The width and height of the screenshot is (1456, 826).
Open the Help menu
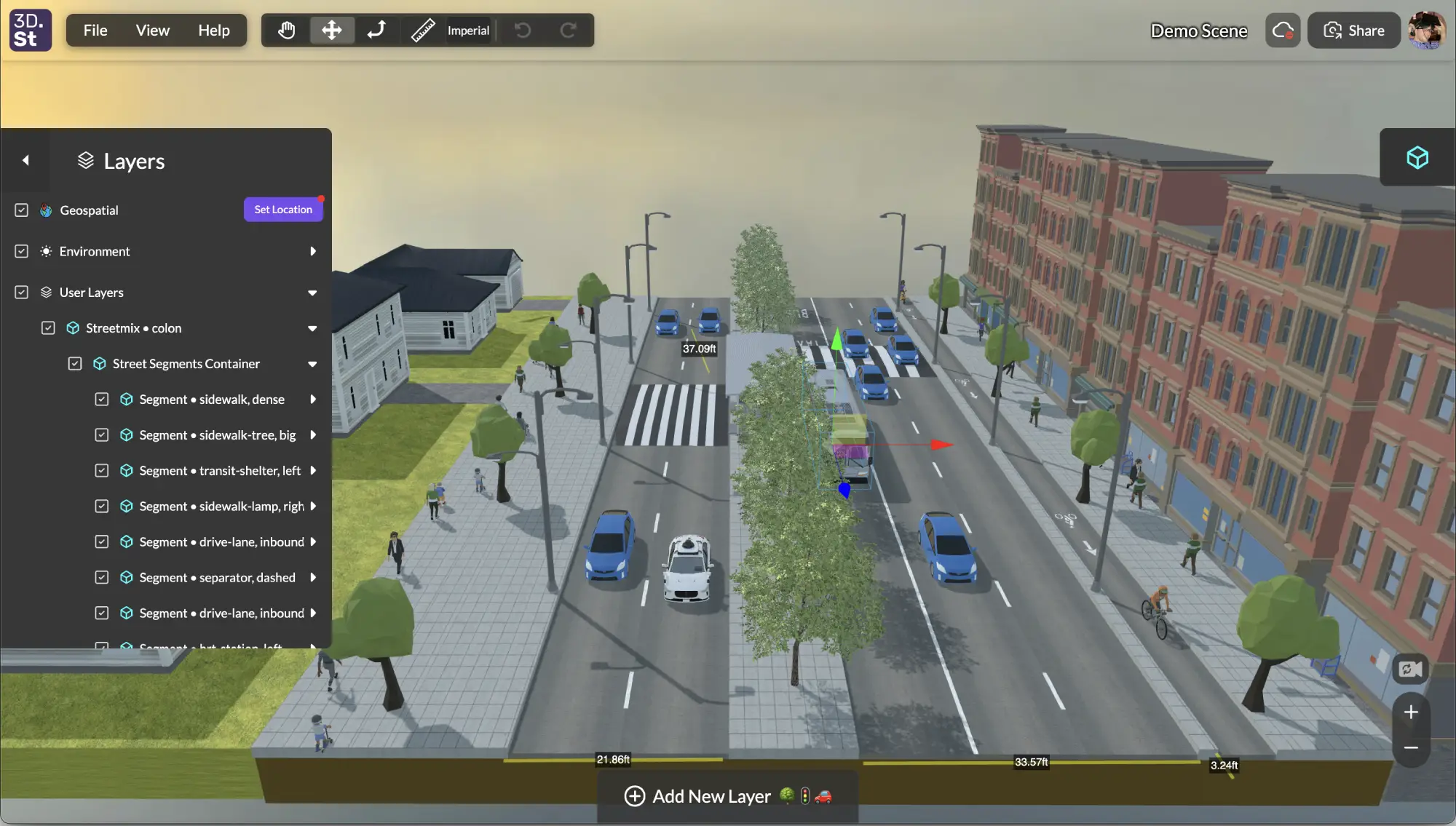(213, 30)
